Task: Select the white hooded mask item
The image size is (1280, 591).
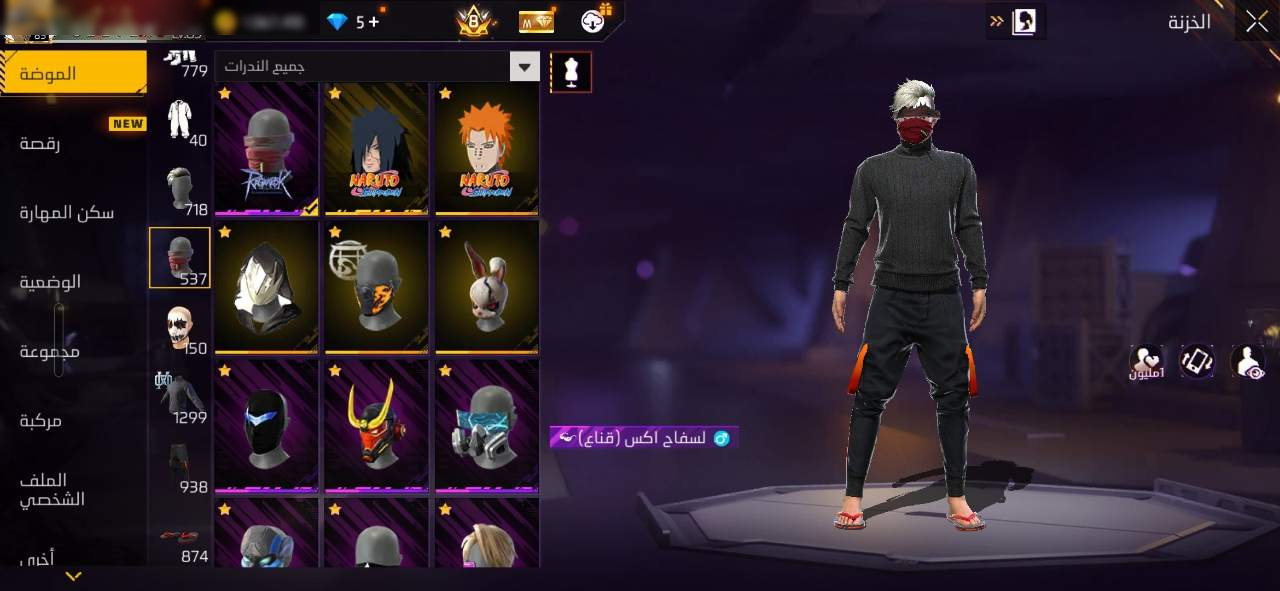Action: tap(266, 288)
